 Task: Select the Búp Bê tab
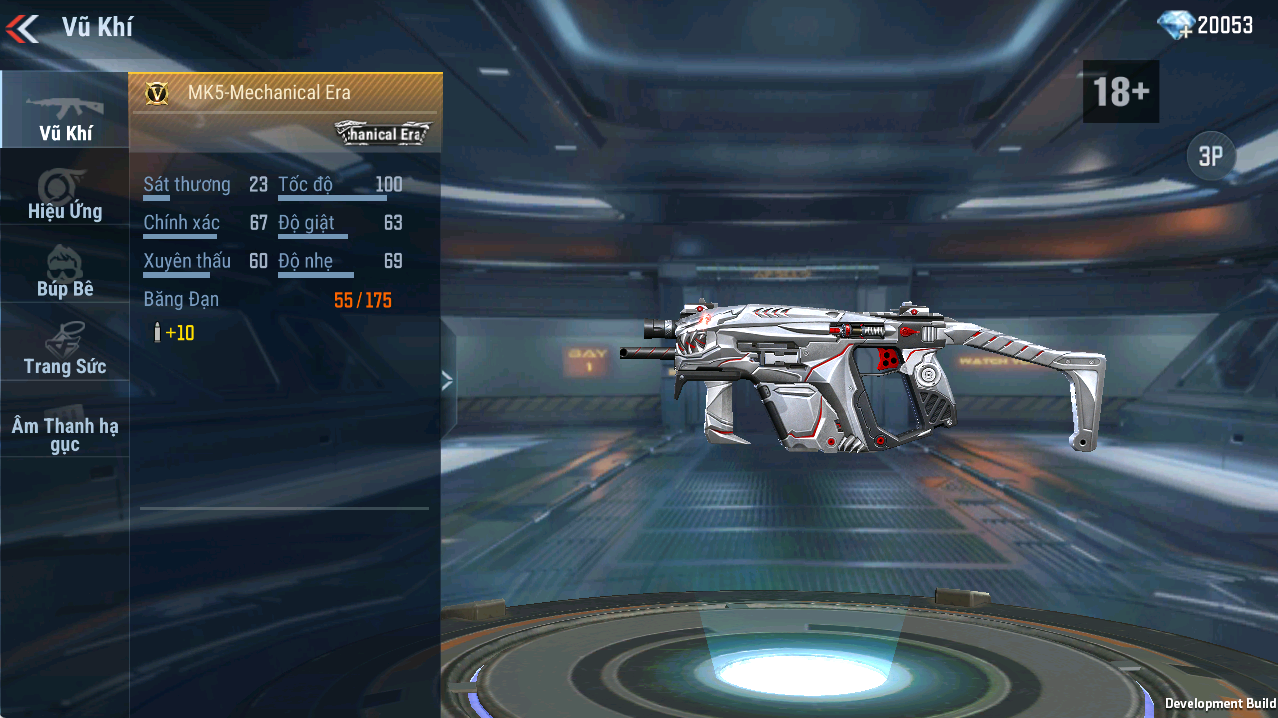65,271
